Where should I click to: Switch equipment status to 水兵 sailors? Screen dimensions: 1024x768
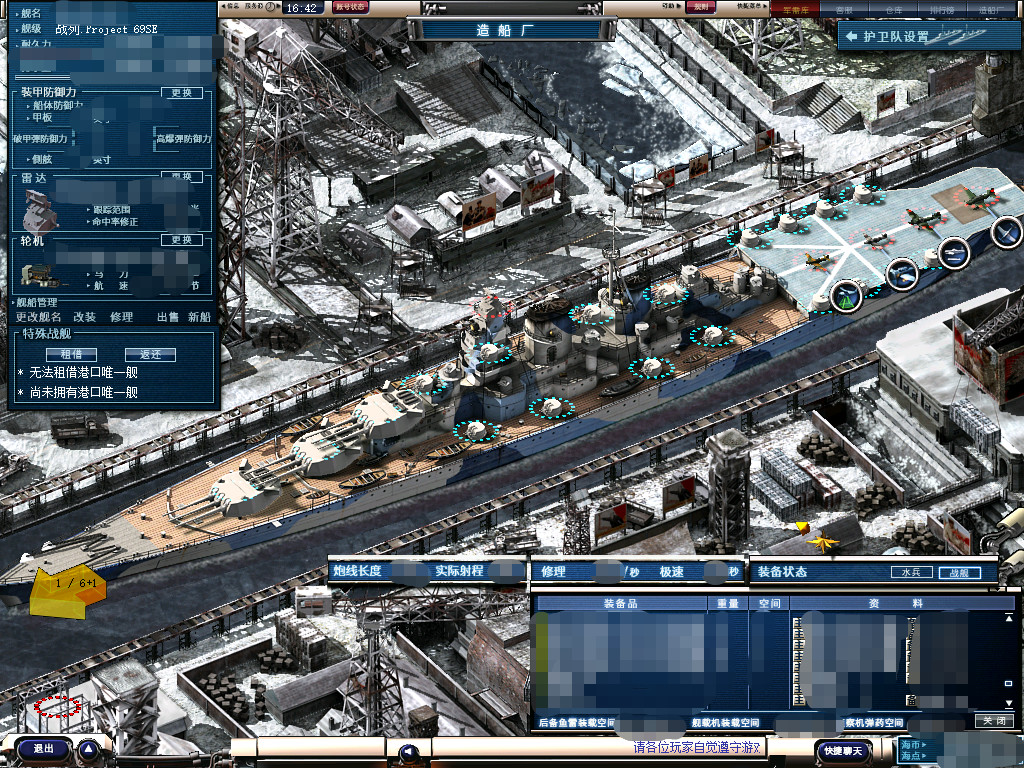coord(910,573)
